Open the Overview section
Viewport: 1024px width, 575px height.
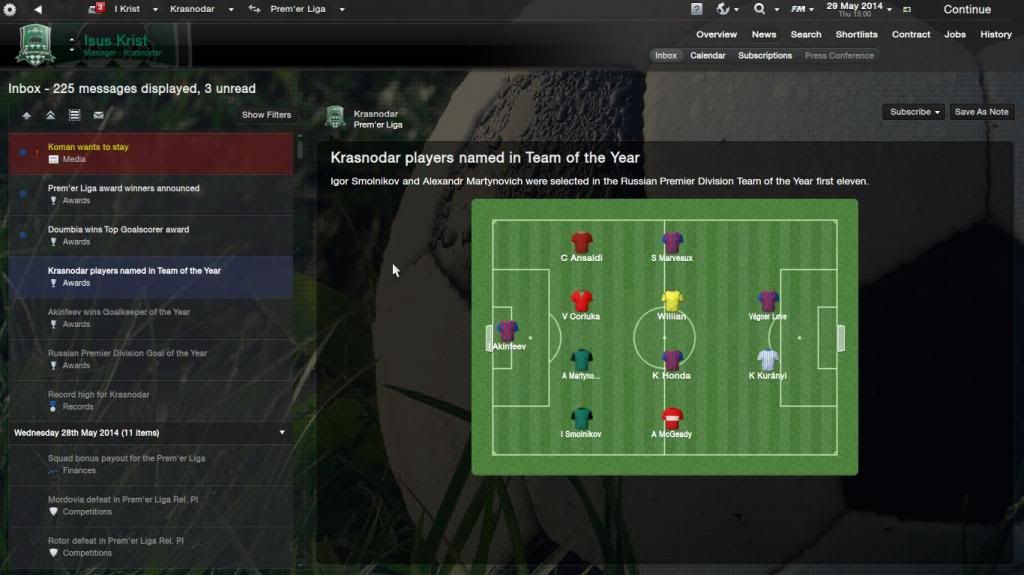point(716,34)
